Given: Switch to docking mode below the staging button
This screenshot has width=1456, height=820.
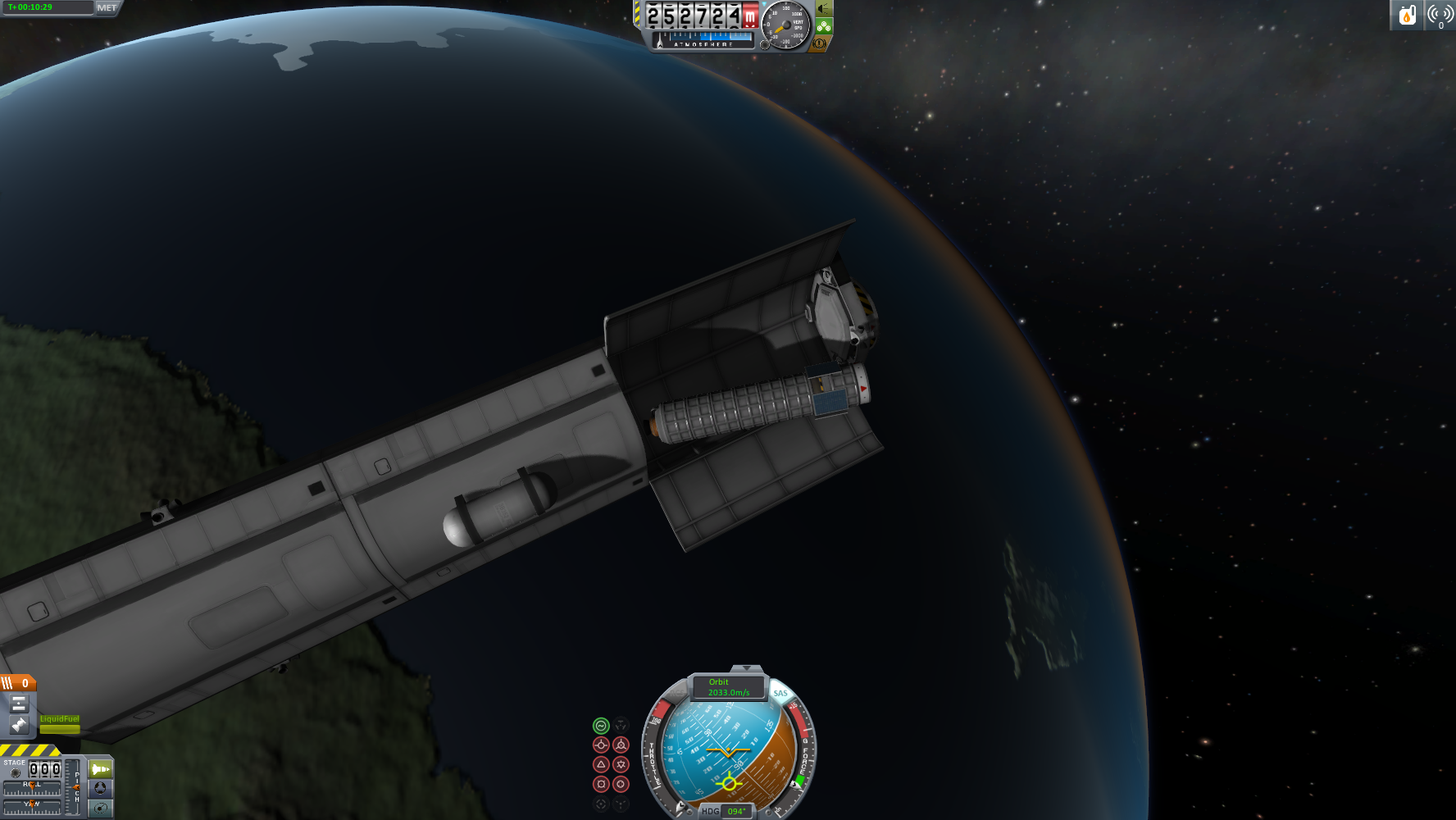Looking at the screenshot, I should pos(100,788).
